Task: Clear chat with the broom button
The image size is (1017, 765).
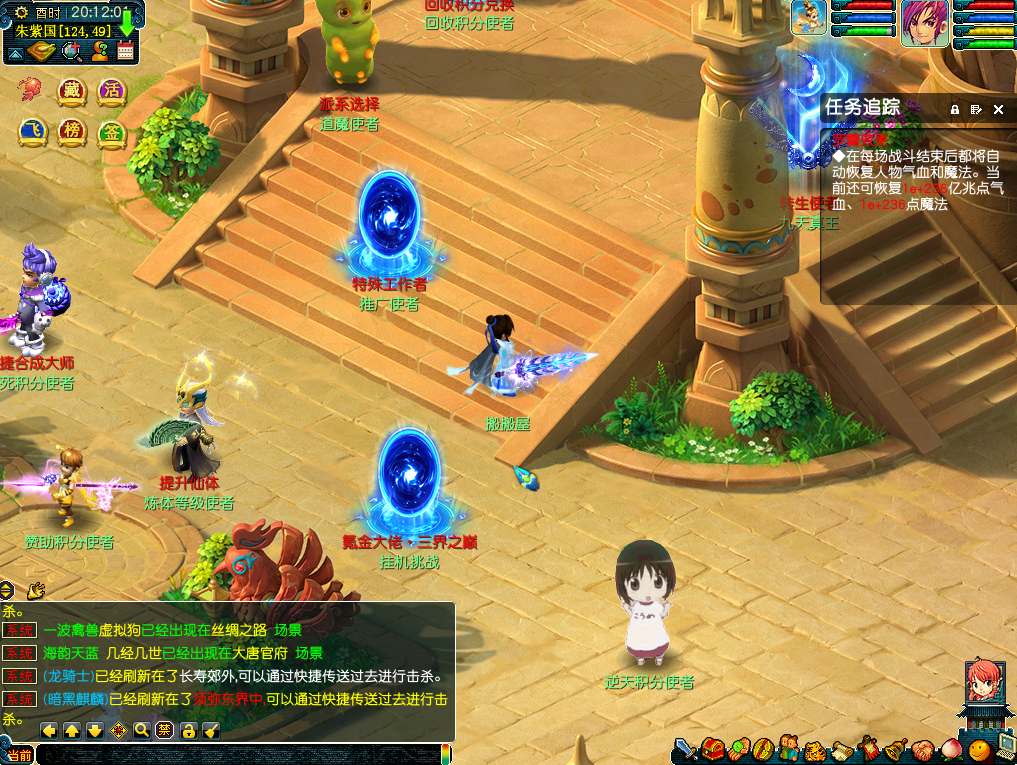Action: pos(210,730)
